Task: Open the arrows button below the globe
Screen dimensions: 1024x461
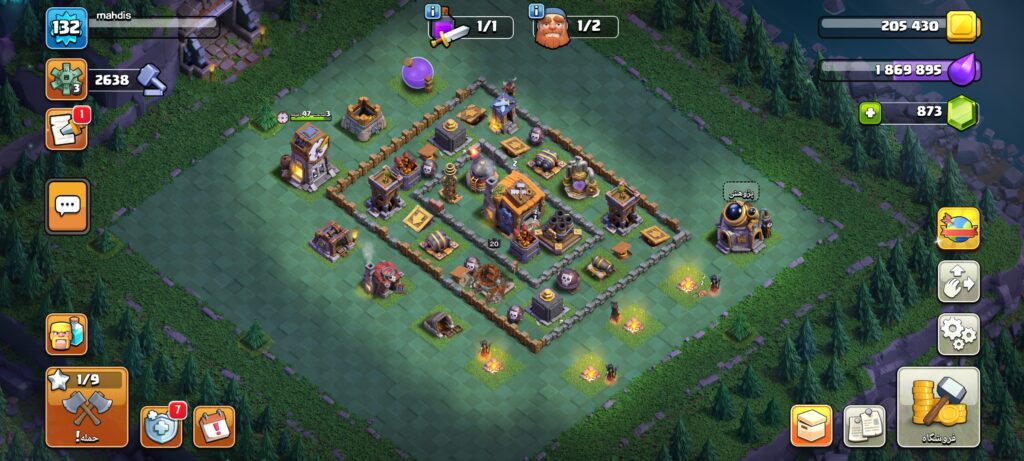Action: (x=958, y=282)
